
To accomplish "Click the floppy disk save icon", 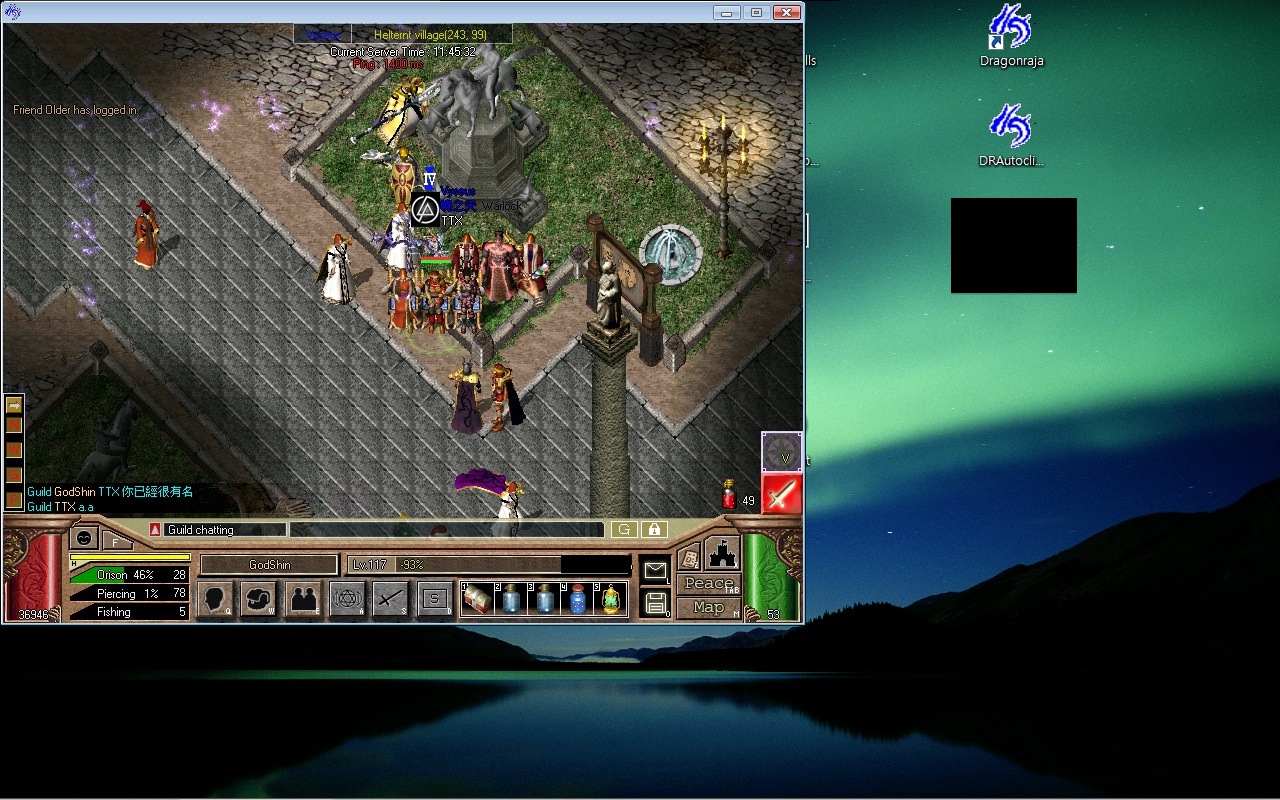I will click(x=655, y=602).
